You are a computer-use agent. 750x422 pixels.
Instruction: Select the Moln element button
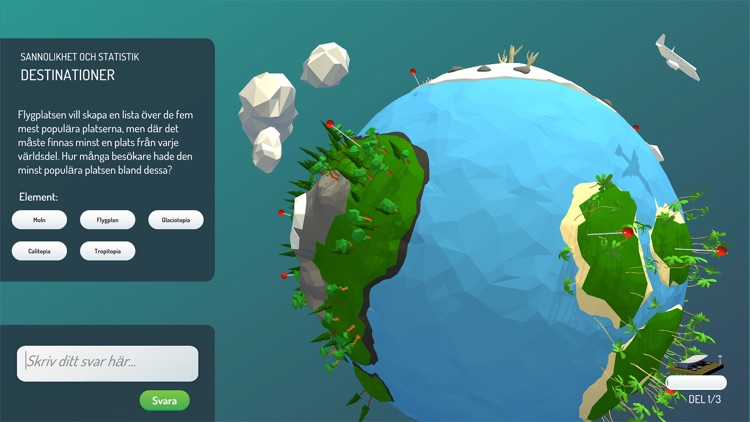click(39, 220)
